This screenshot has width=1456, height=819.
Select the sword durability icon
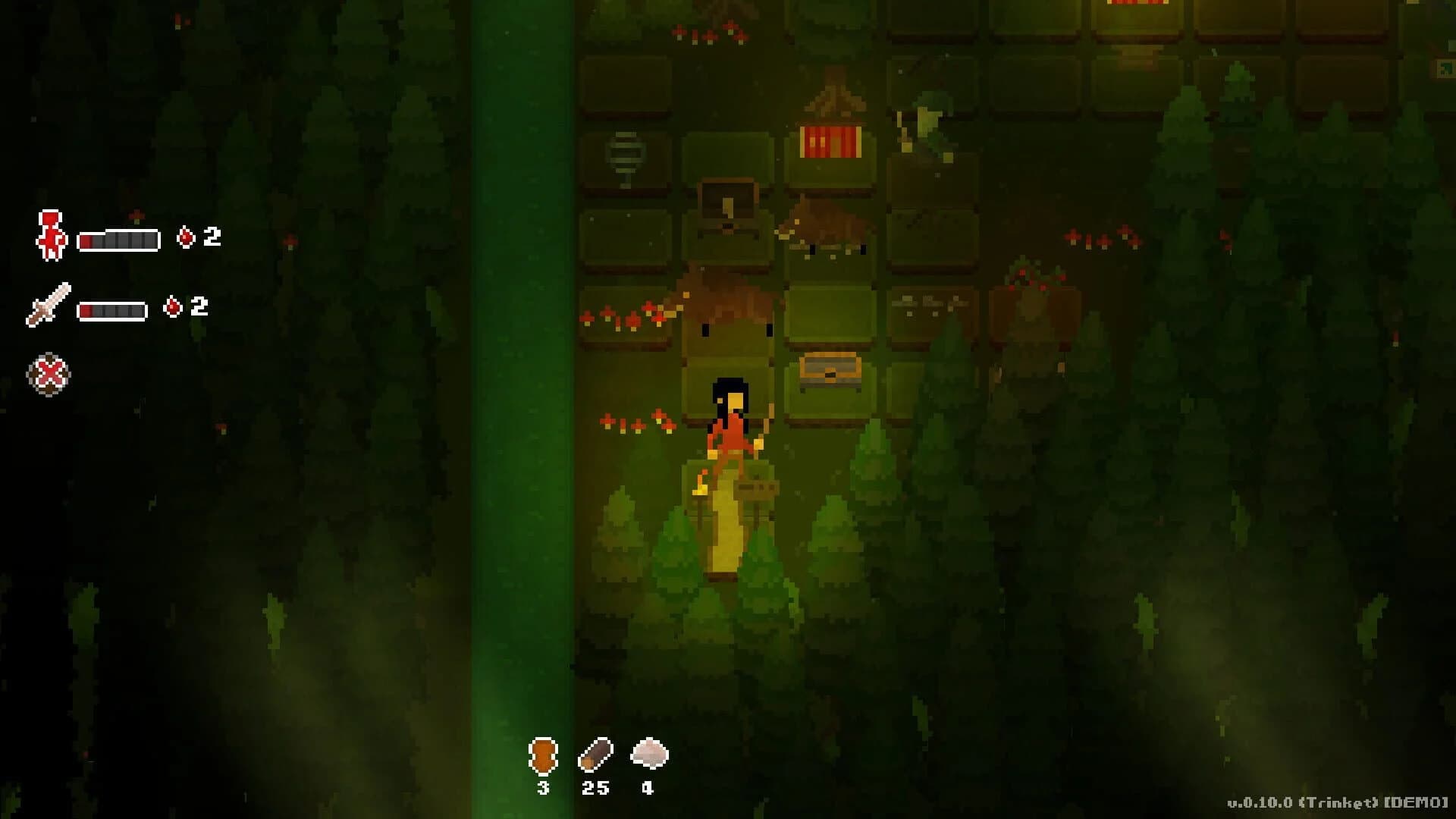click(x=49, y=306)
